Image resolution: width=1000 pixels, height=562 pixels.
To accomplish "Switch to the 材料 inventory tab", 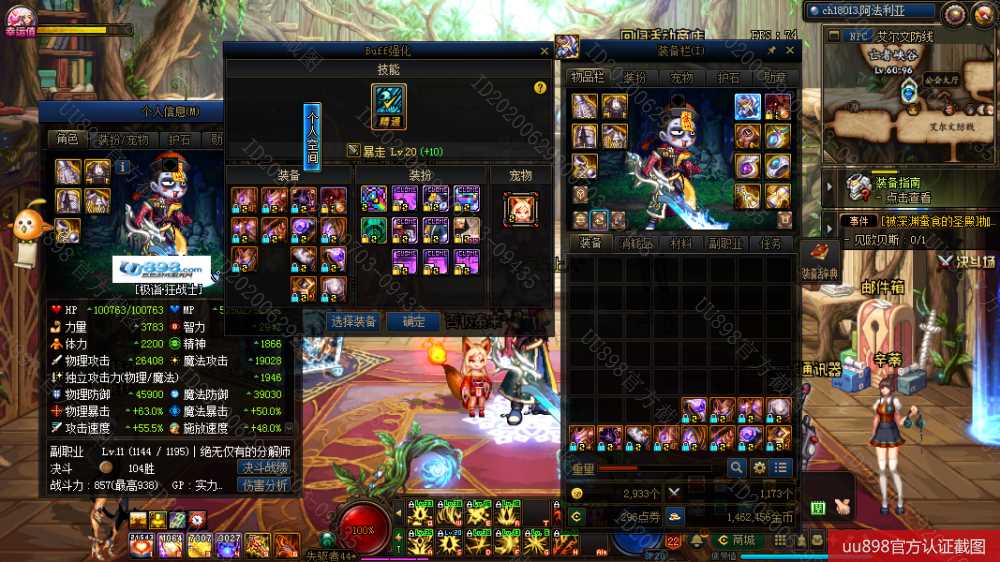I will pyautogui.click(x=681, y=243).
